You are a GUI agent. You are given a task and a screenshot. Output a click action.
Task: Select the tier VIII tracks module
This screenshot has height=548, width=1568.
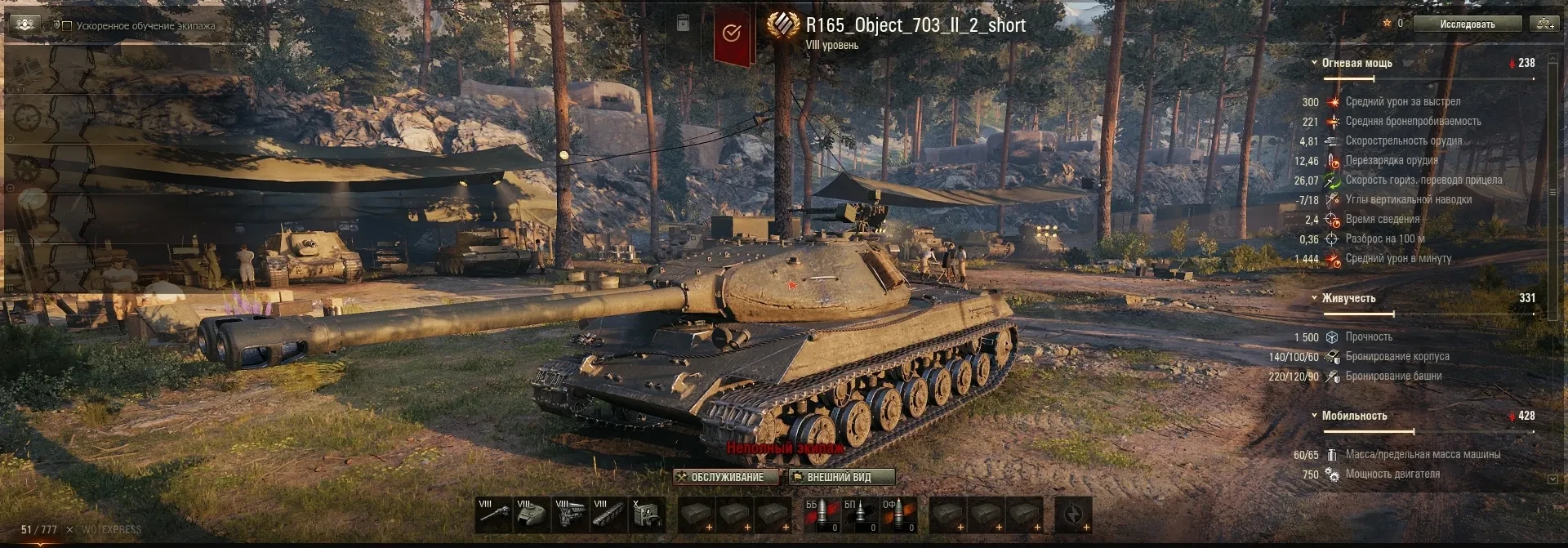pos(609,515)
